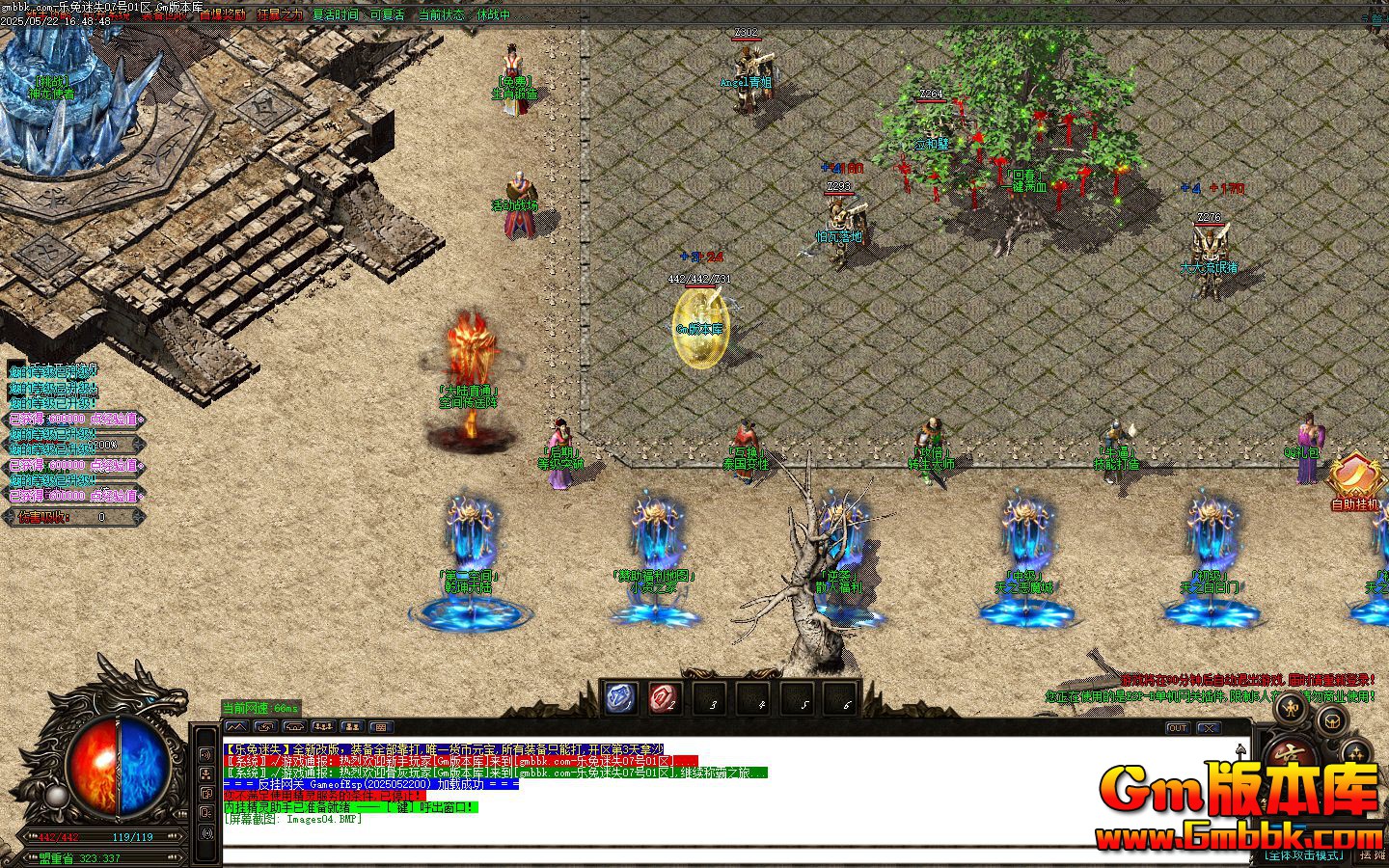Image resolution: width=1389 pixels, height=868 pixels.
Task: Click the mountain minimap icon above the chat box
Action: point(237,726)
